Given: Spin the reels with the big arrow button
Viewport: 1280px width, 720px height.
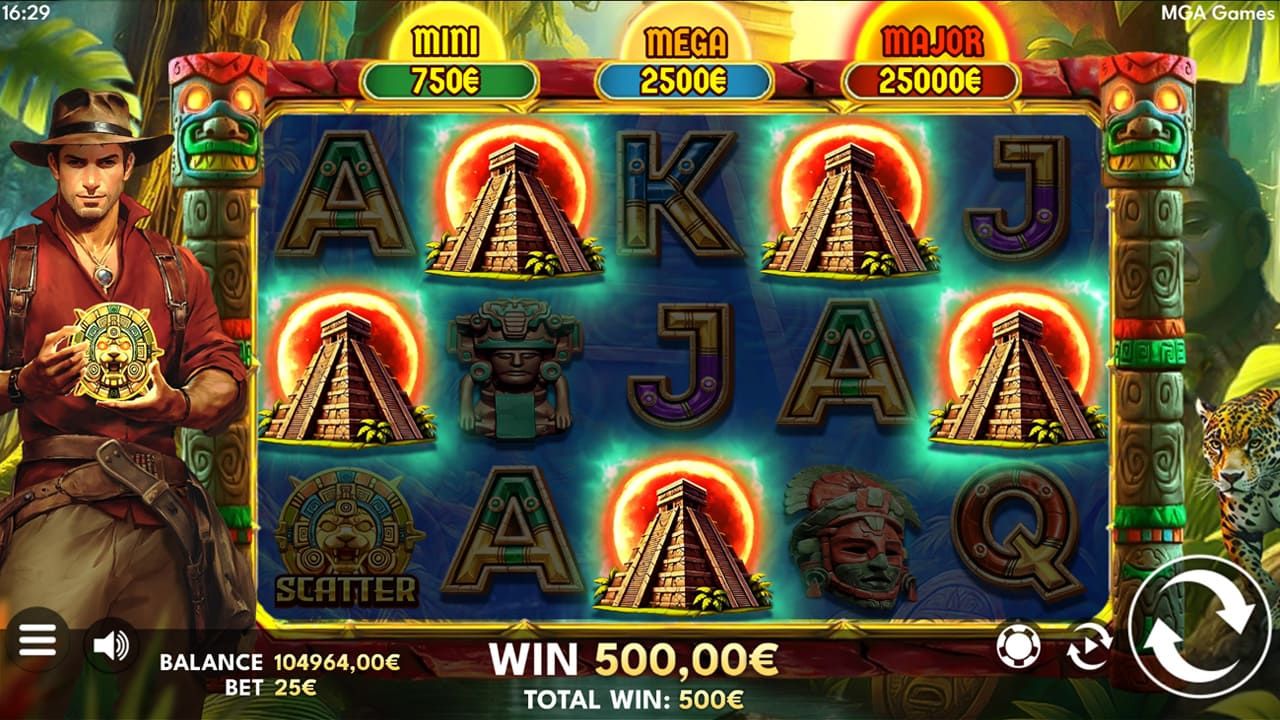Looking at the screenshot, I should click(x=1196, y=627).
